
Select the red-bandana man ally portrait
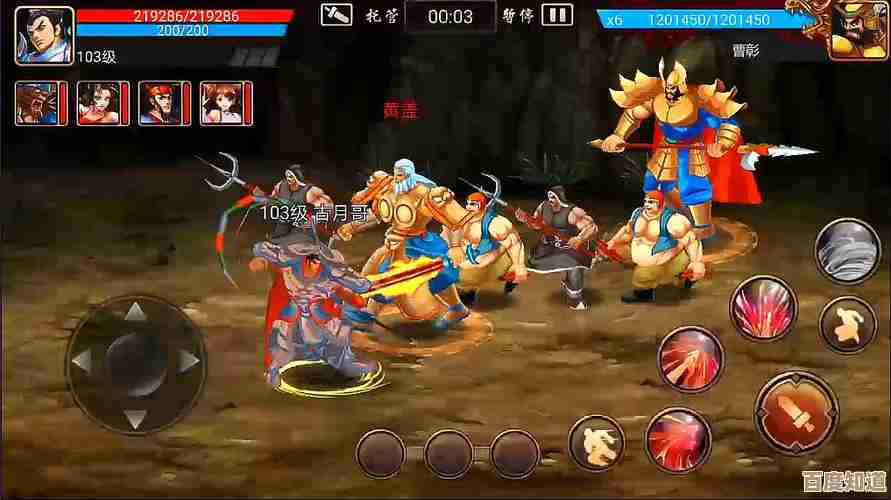click(162, 103)
